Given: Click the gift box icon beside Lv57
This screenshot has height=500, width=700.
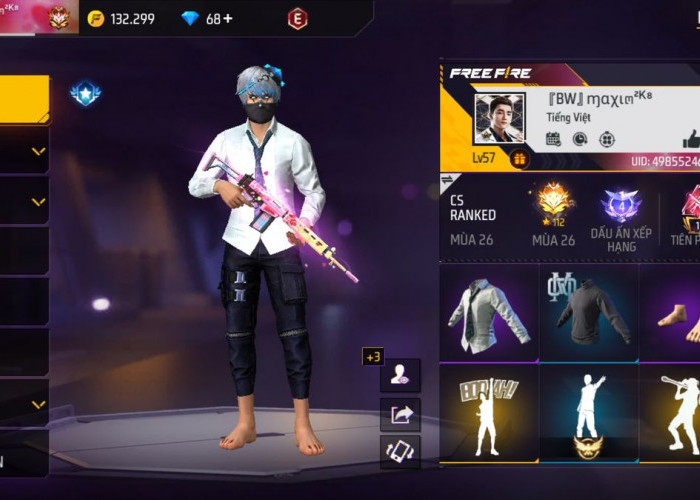Looking at the screenshot, I should (519, 158).
